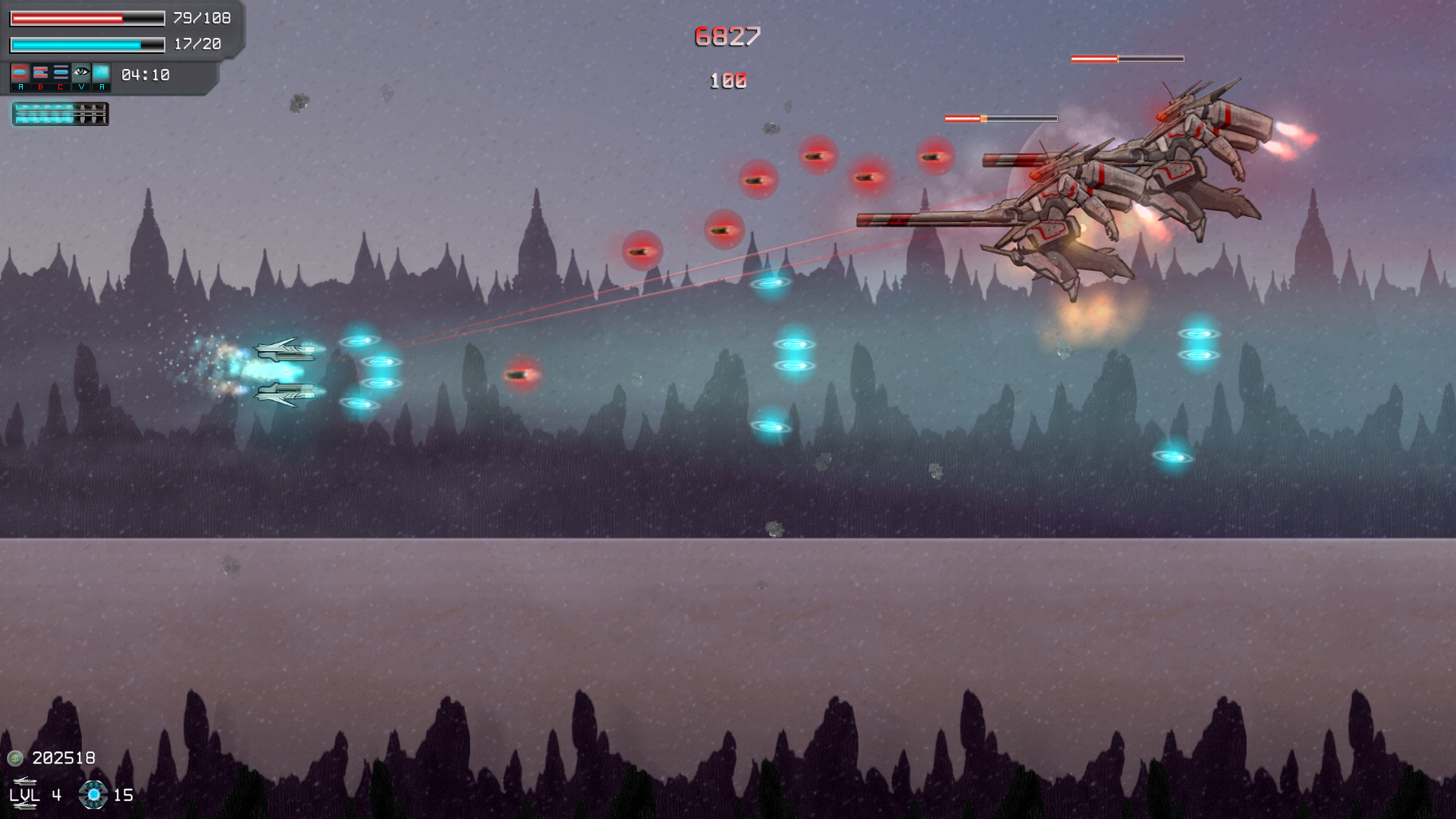
Task: Click the 202518 credits readout
Action: click(x=64, y=758)
